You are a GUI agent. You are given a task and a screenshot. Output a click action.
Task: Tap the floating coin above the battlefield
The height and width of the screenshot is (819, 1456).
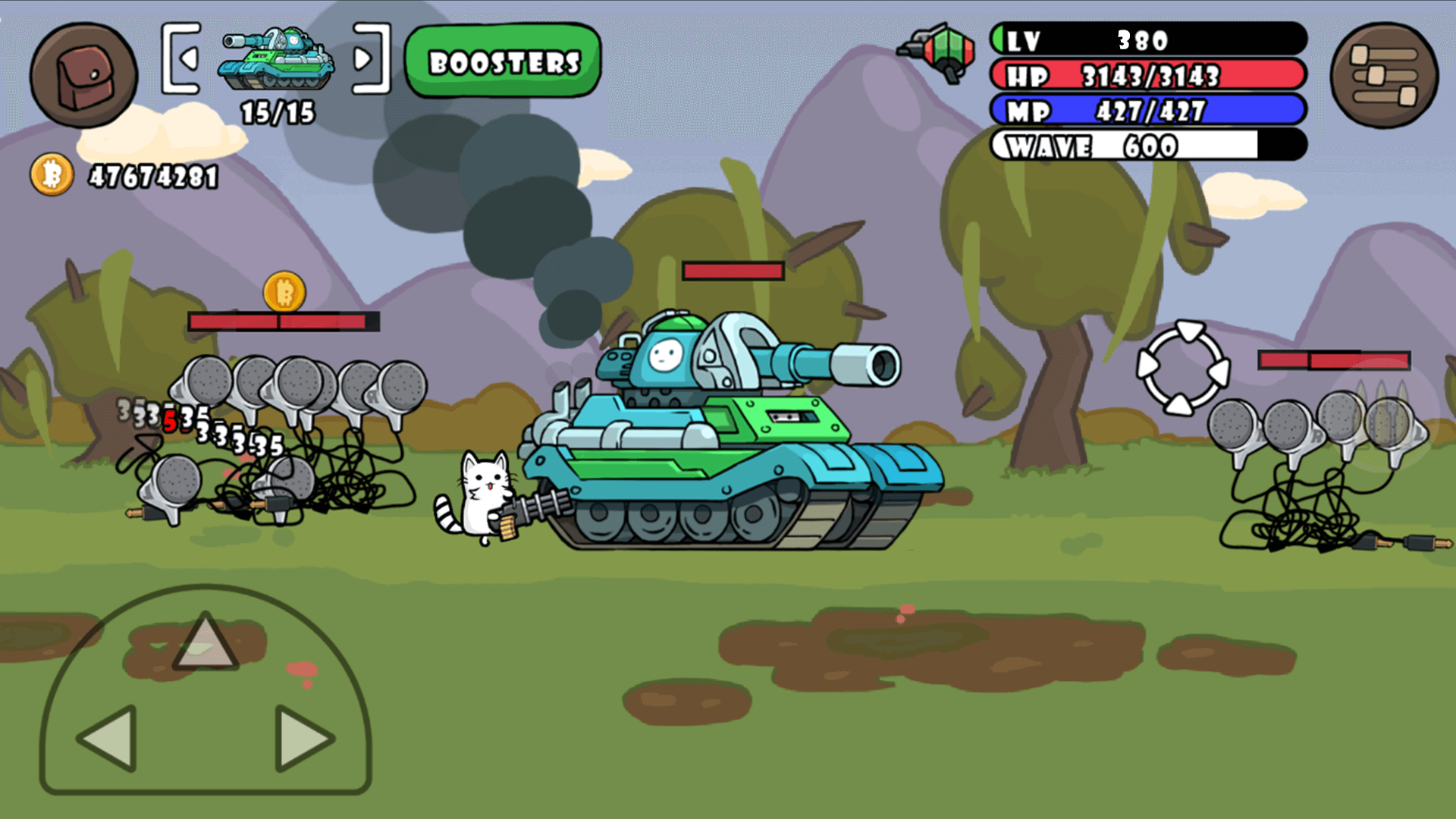[284, 293]
